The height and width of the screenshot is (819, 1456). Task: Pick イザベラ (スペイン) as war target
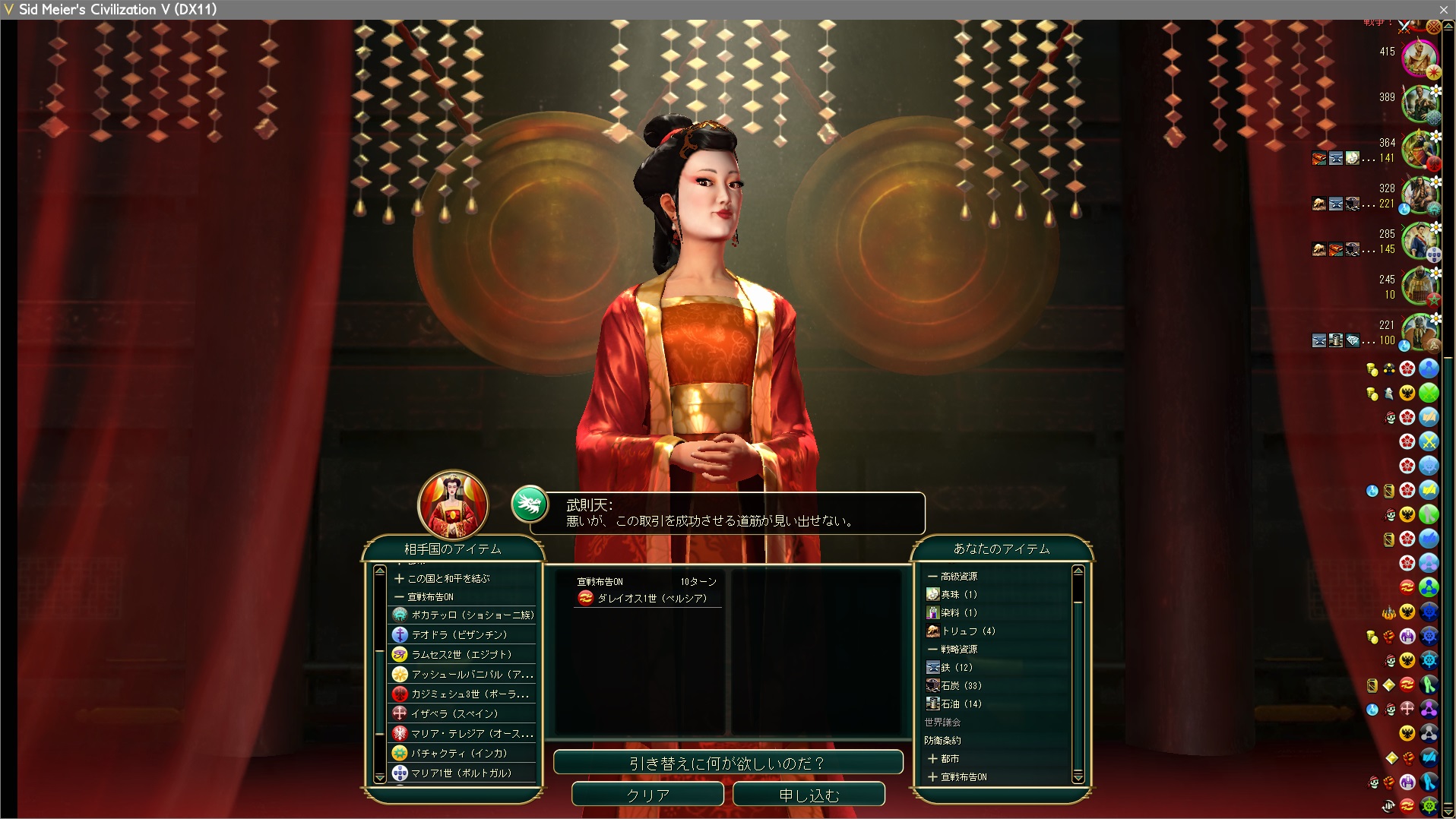pos(454,713)
